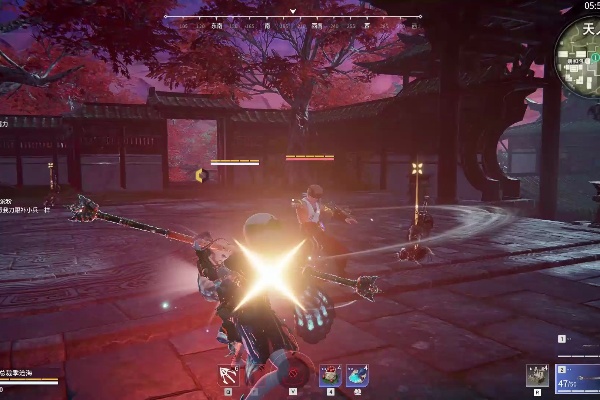
Task: Use the red-brown consumable item slot
Action: point(330,375)
